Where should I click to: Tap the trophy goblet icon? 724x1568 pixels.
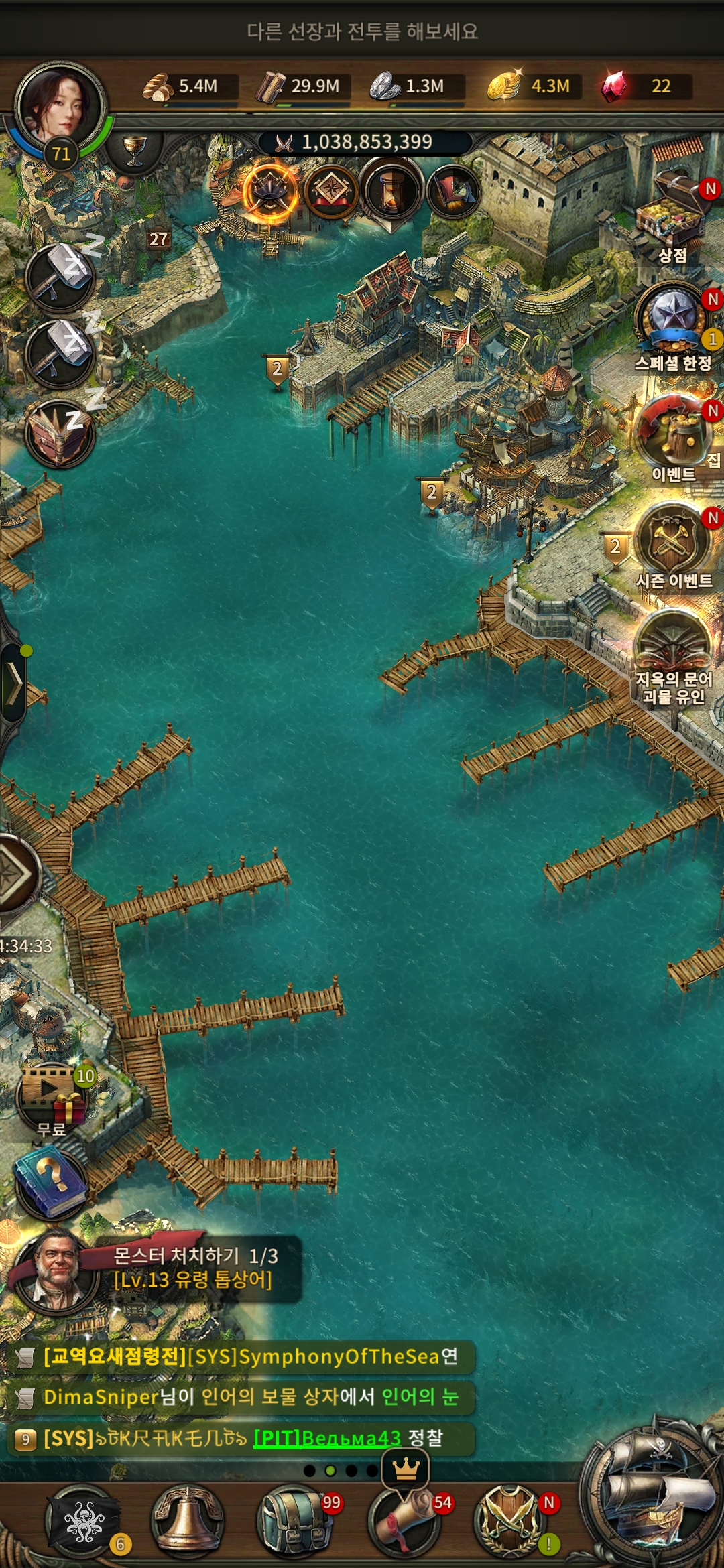tap(134, 149)
